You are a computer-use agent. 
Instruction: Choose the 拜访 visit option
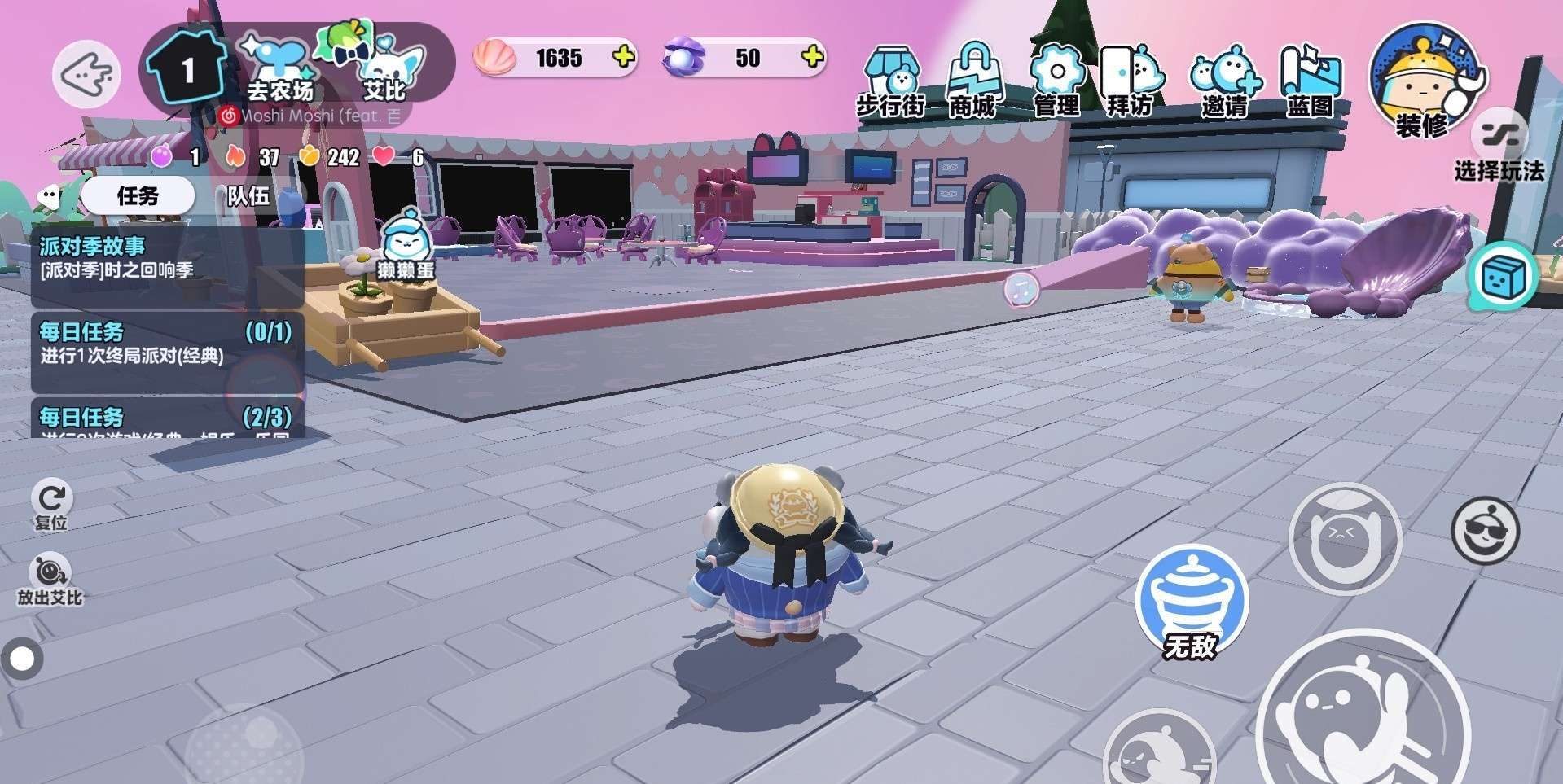pyautogui.click(x=1131, y=82)
